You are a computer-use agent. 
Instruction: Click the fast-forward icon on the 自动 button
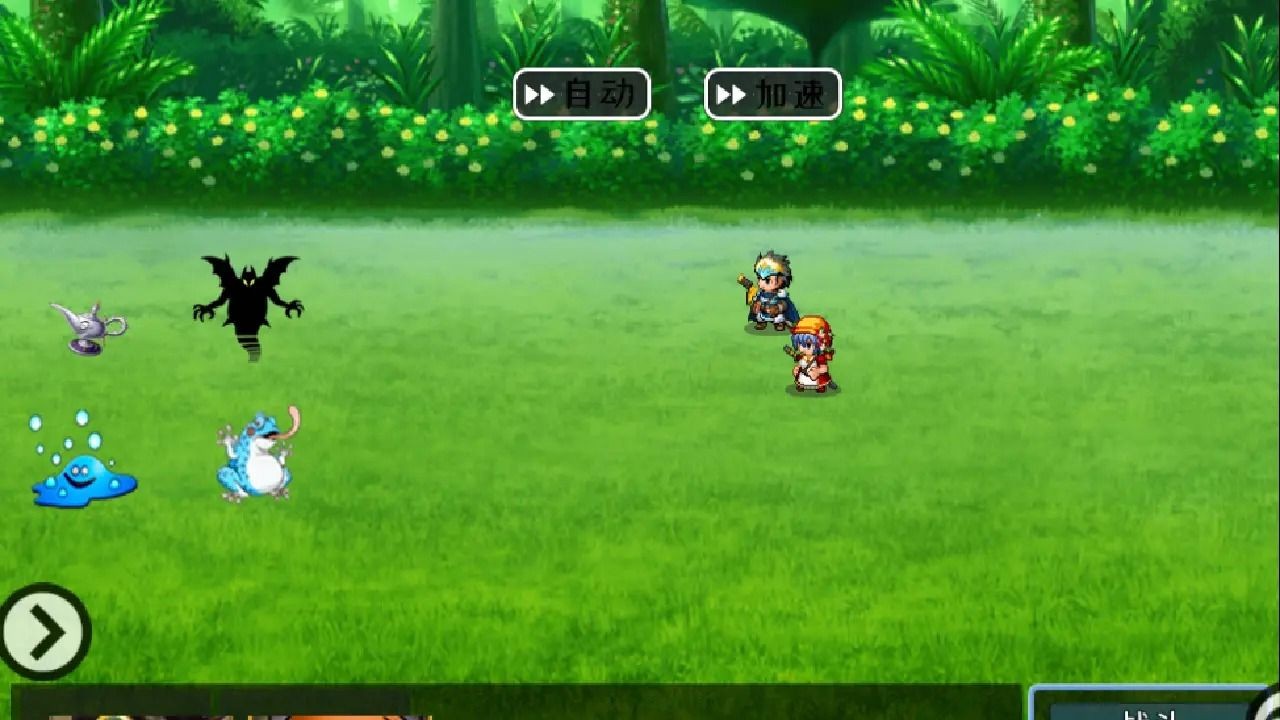point(540,95)
